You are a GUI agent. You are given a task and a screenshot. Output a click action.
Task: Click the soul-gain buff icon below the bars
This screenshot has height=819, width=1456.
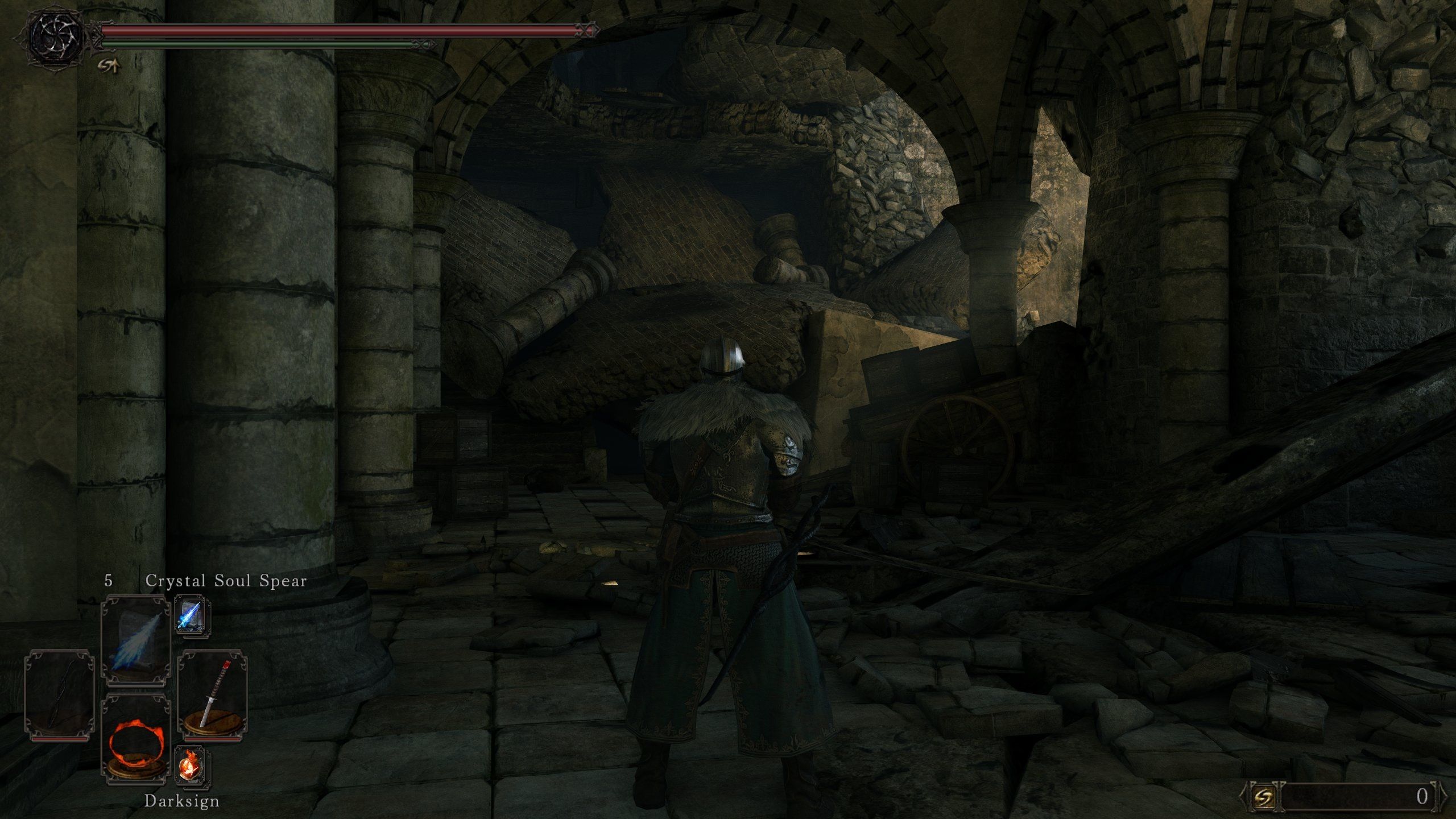click(109, 67)
